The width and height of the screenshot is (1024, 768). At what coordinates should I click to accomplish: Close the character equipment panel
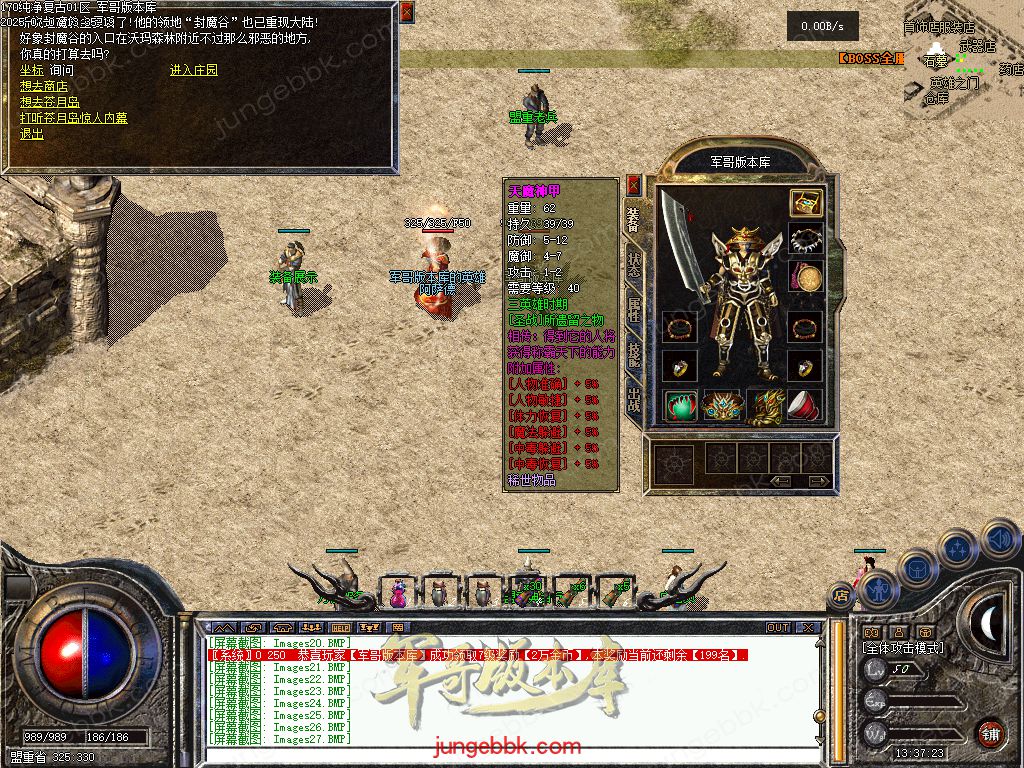pyautogui.click(x=633, y=185)
